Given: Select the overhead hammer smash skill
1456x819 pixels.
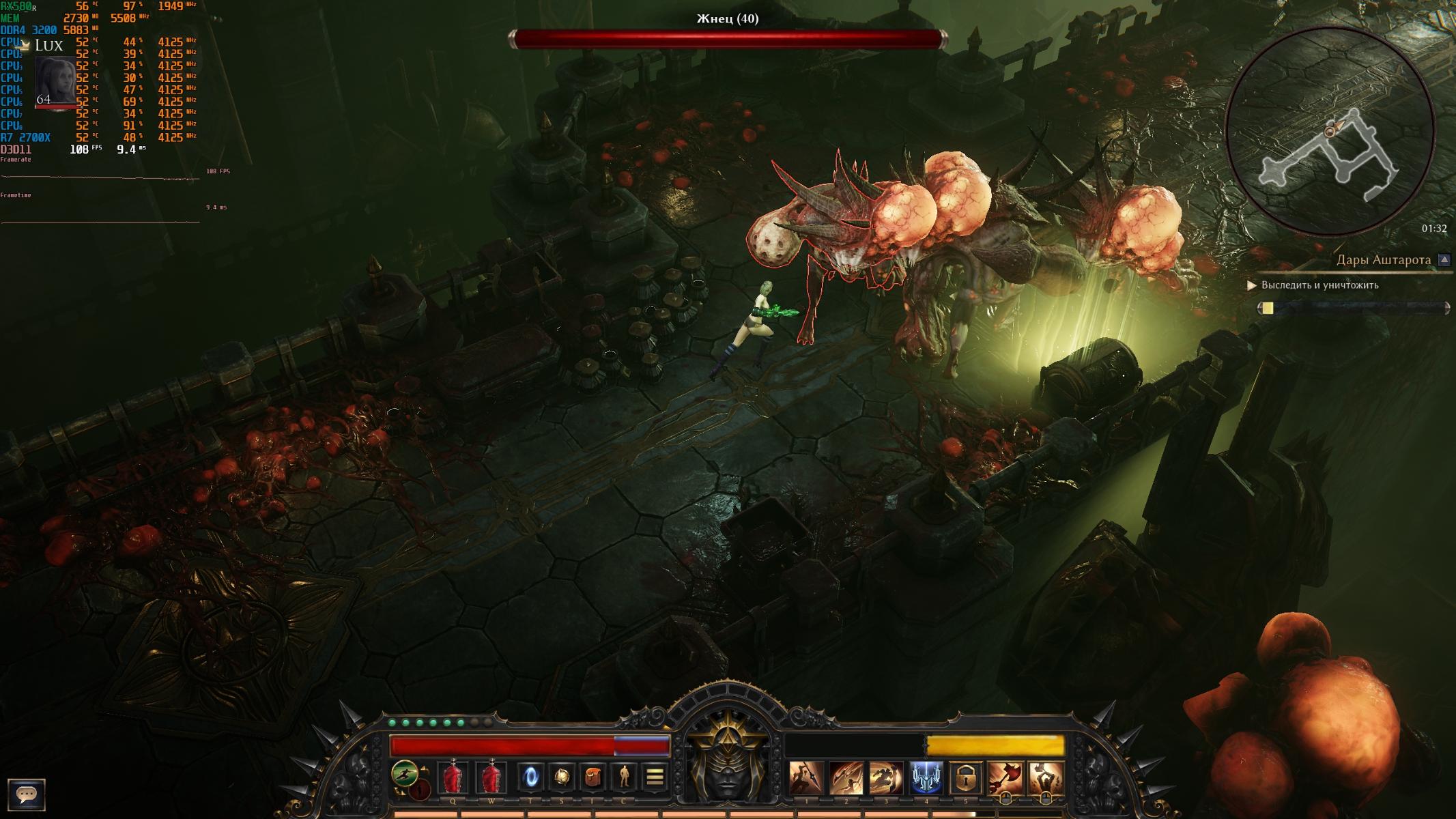Looking at the screenshot, I should pos(1045,778).
